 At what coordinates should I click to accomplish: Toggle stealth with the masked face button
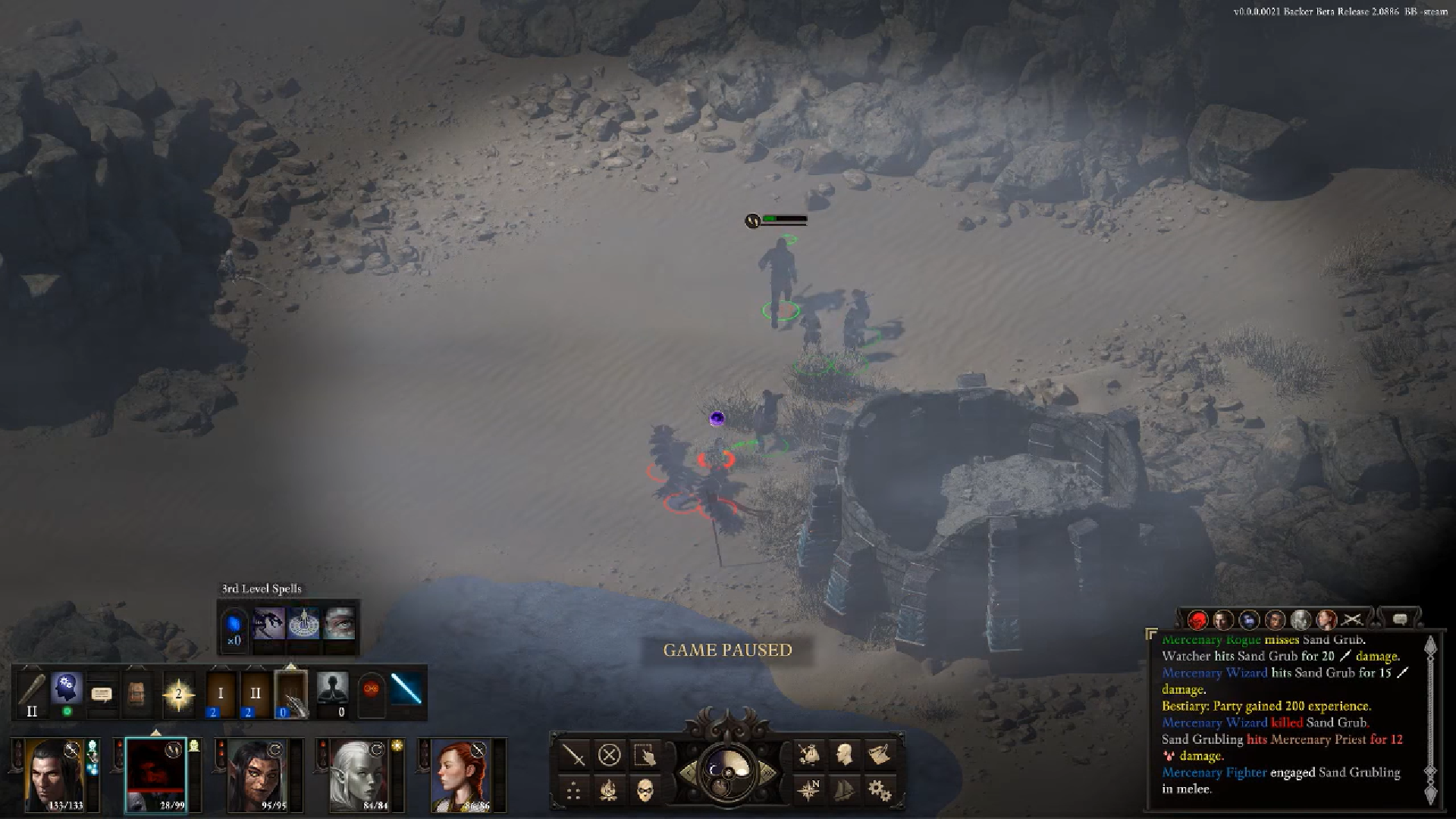[645, 791]
